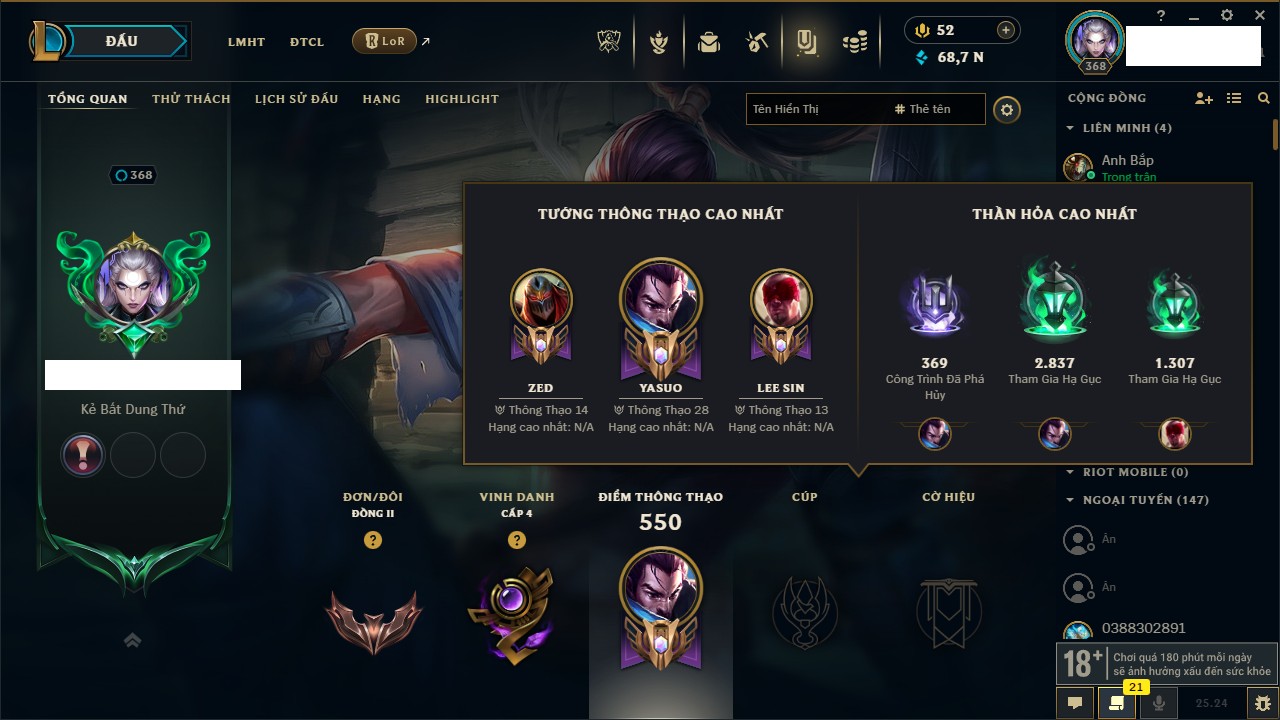Viewport: 1280px width, 720px height.
Task: Open the LMHT game tab
Action: 246,42
